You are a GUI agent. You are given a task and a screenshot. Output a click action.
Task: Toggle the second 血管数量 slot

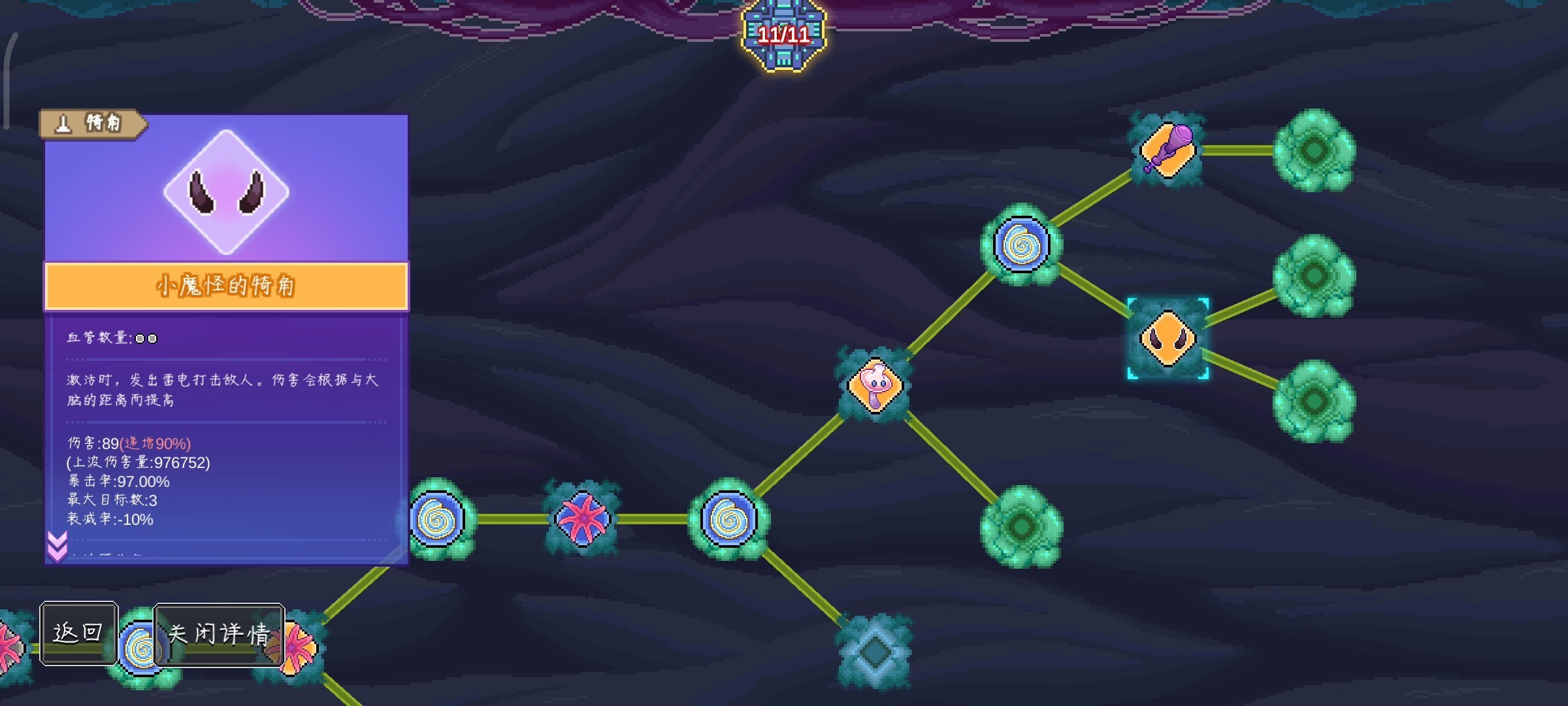(153, 339)
